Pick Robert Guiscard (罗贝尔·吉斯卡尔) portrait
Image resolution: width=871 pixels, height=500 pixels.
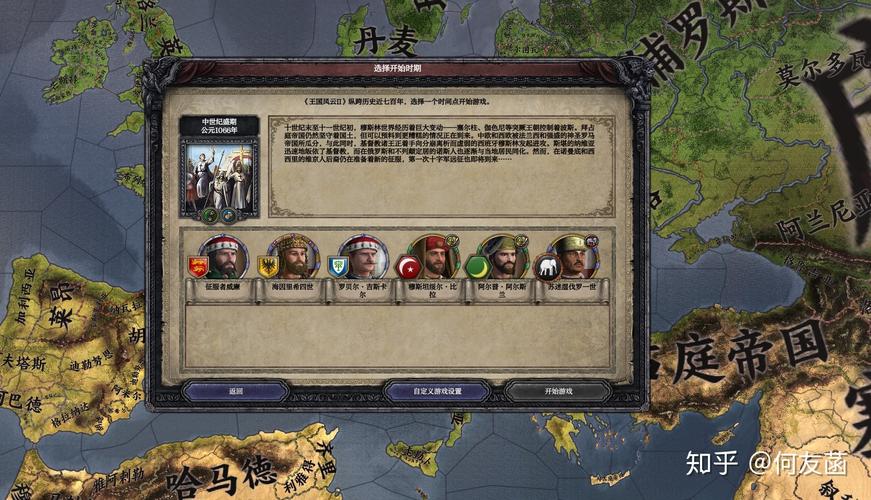coord(360,259)
